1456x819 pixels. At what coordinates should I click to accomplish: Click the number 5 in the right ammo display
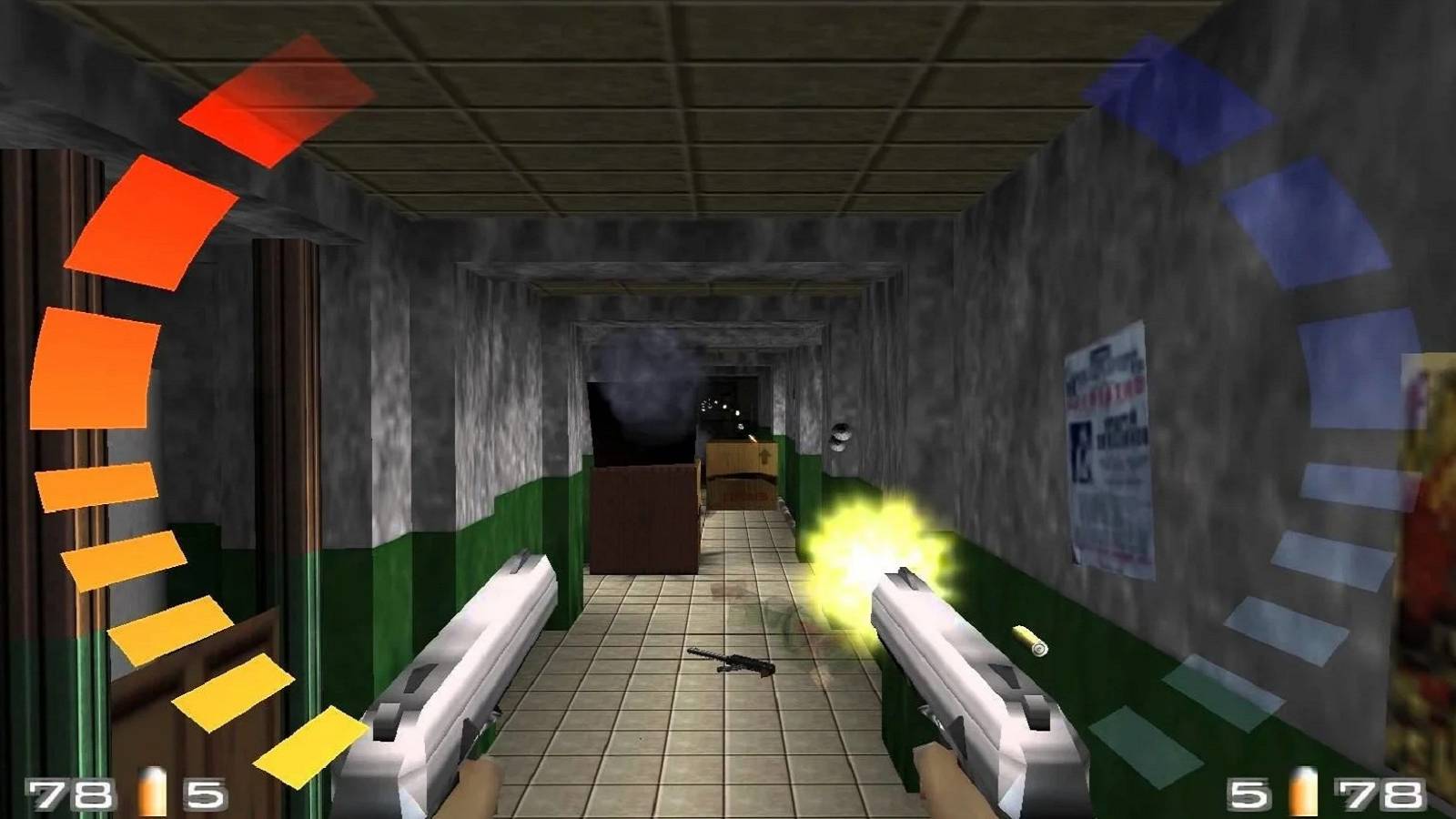tap(1247, 787)
